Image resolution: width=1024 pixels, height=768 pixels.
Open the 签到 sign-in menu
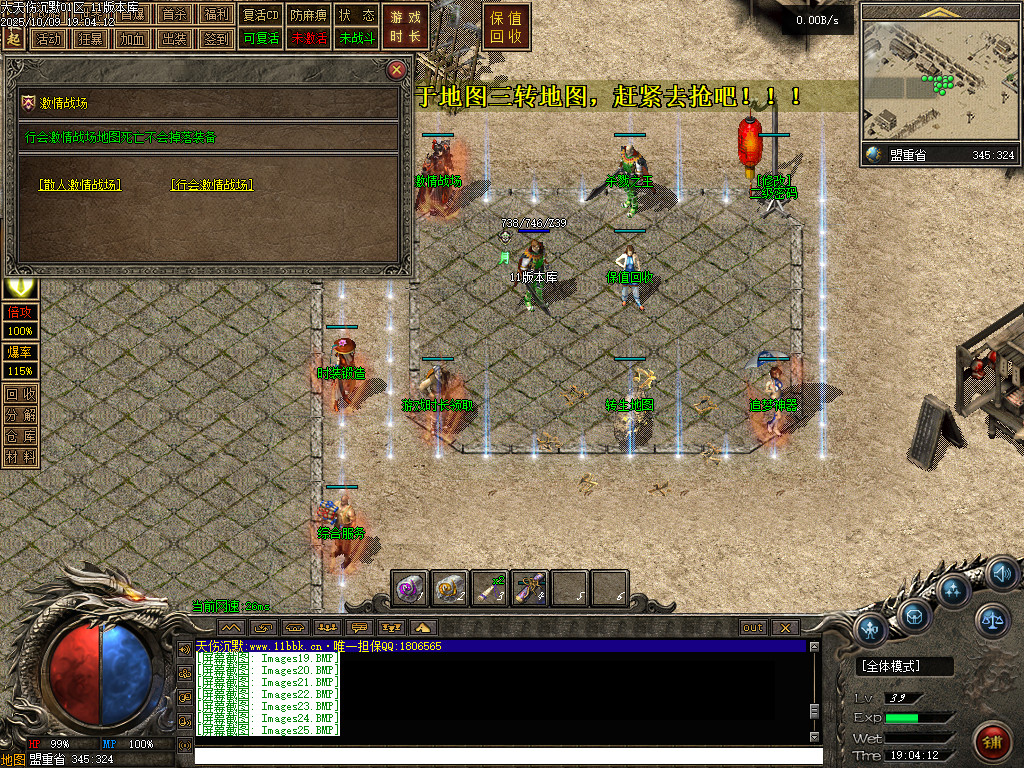(216, 39)
